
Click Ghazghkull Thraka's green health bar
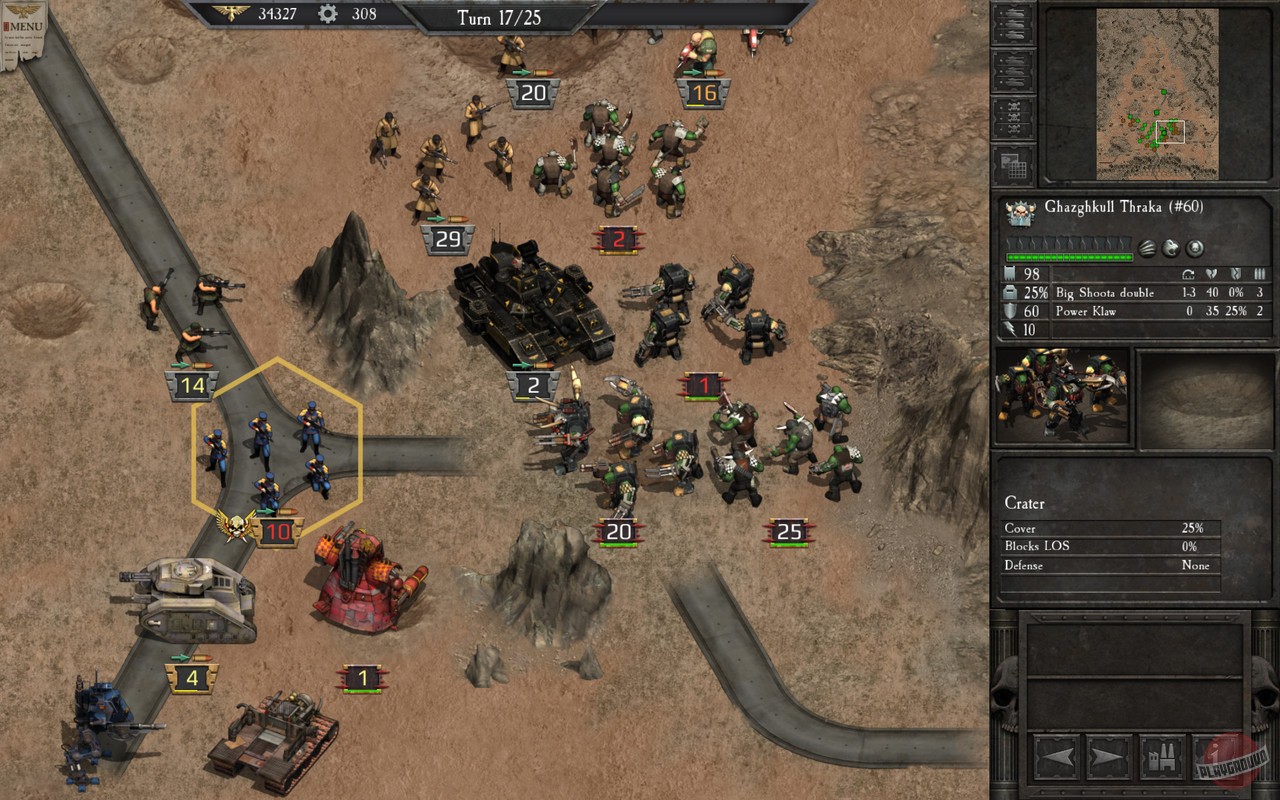click(1069, 257)
